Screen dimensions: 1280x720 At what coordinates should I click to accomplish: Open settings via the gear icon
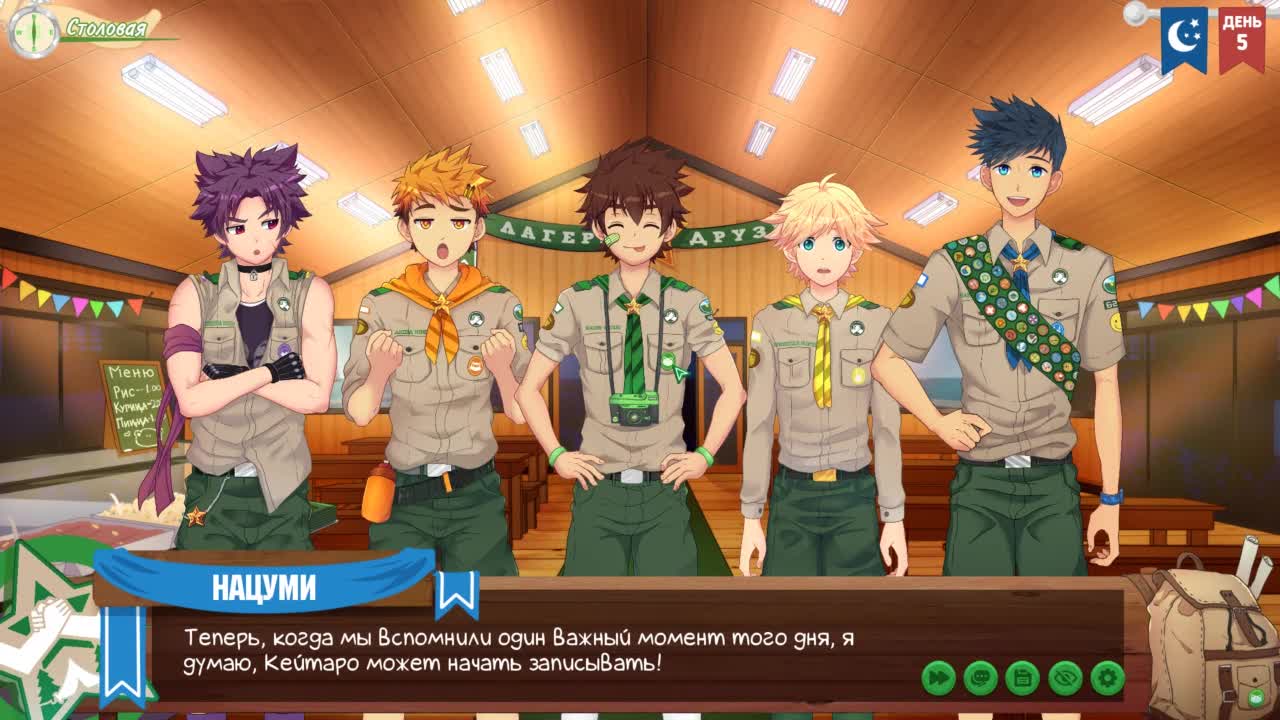coord(1107,678)
